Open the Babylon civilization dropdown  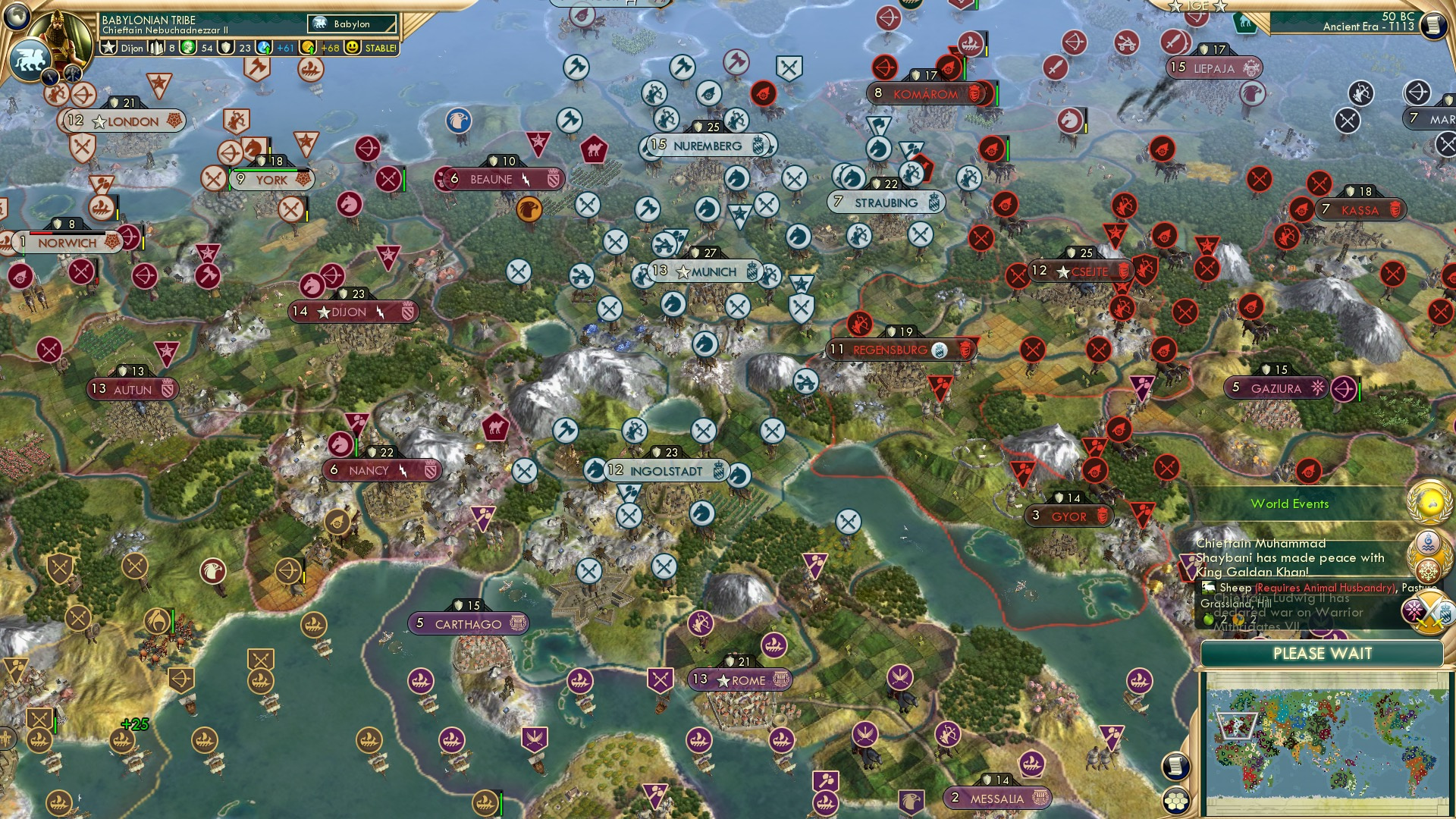[350, 24]
